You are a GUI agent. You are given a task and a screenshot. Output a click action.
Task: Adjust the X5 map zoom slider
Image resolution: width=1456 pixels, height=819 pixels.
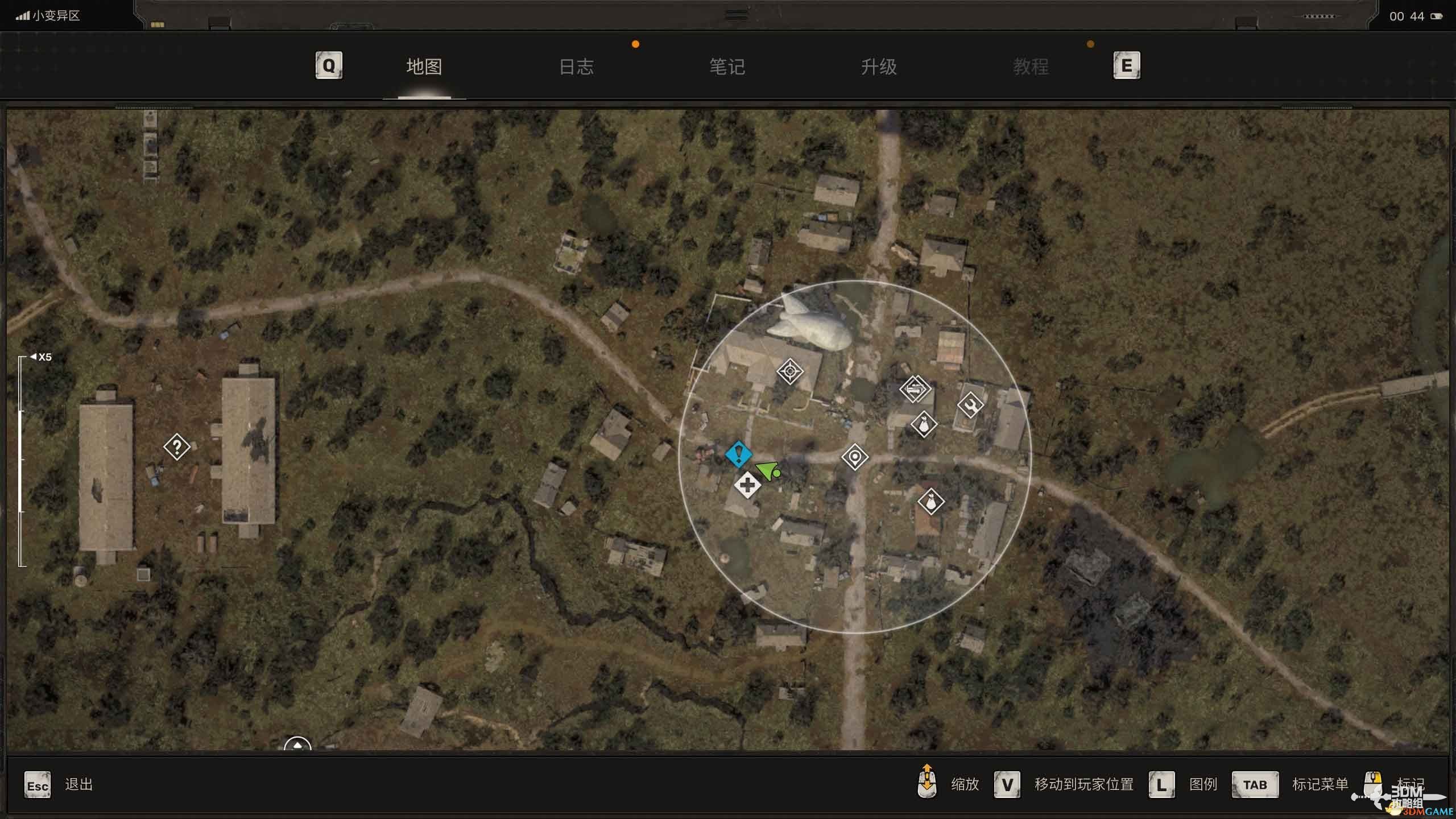coord(22,461)
